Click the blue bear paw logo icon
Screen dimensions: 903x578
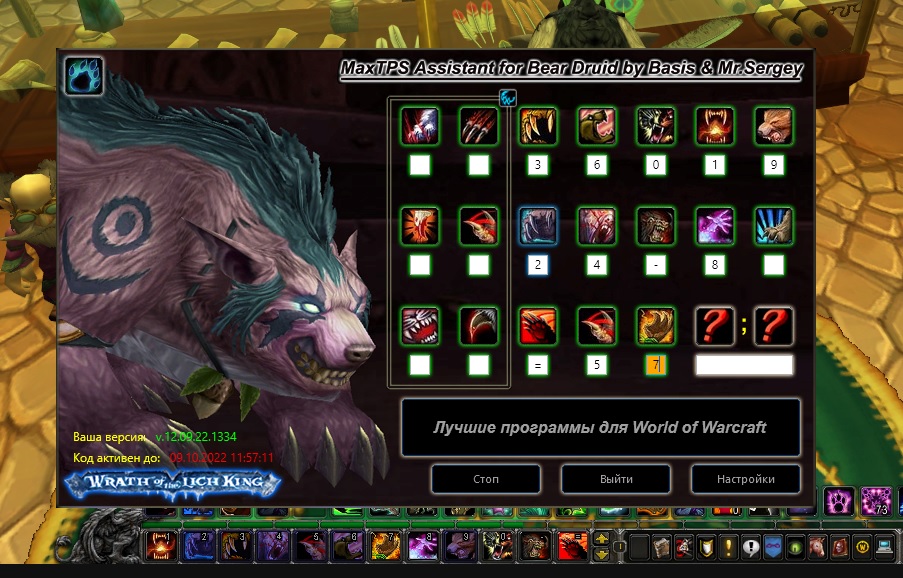click(x=84, y=76)
